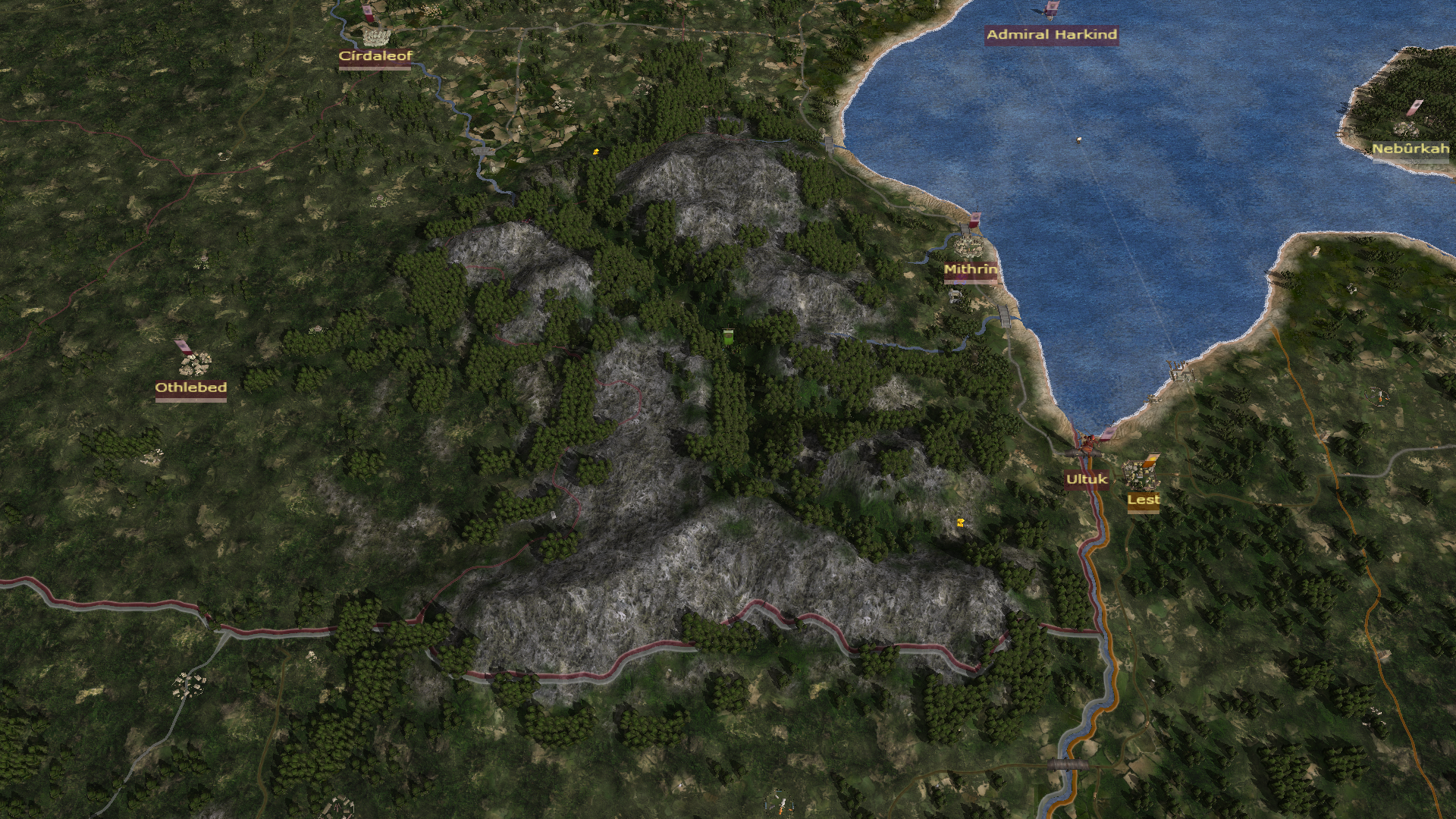Screen dimensions: 1456x819
Task: Select the Lest settlement label
Action: coord(1143,500)
